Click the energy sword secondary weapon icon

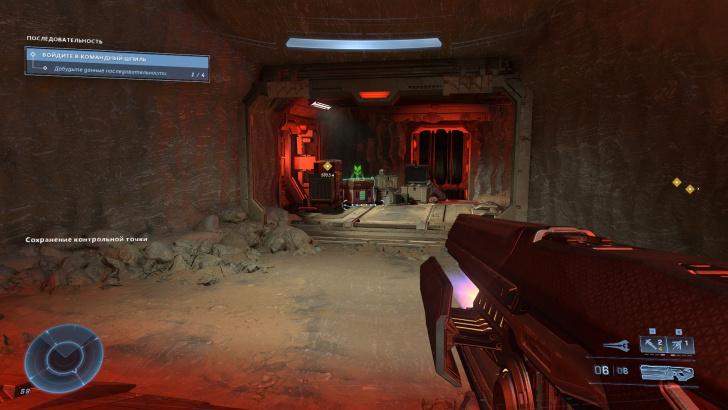617,348
